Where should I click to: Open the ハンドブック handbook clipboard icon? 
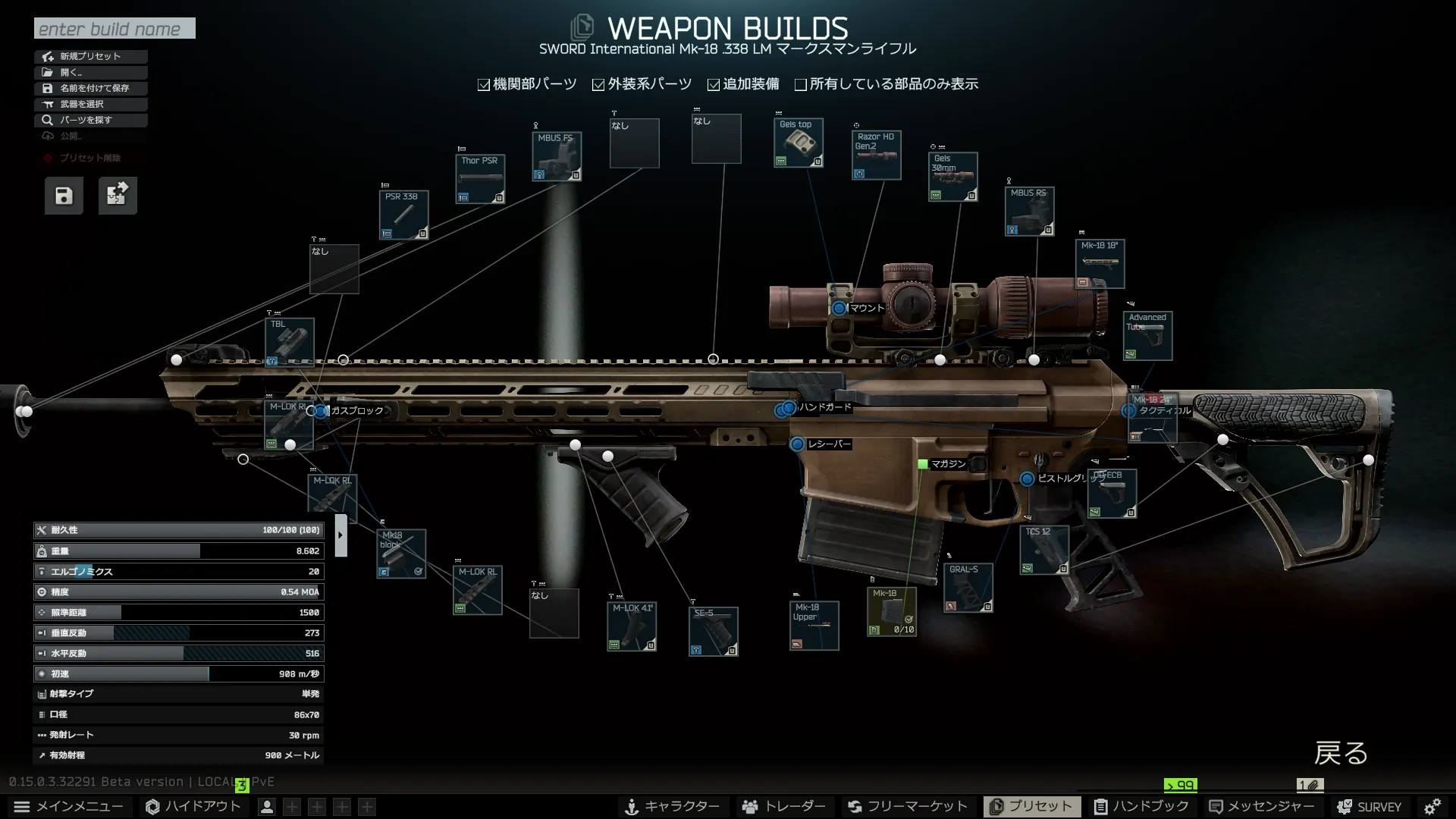1101,806
